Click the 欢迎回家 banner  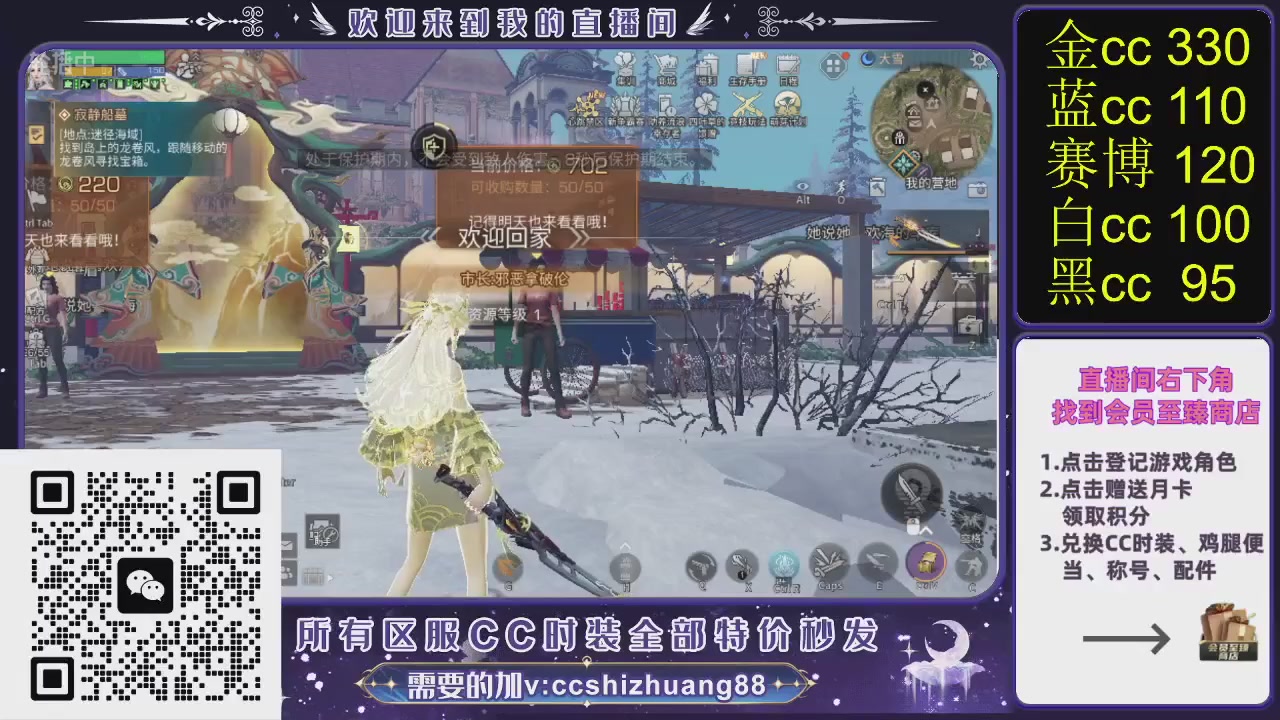[x=505, y=238]
